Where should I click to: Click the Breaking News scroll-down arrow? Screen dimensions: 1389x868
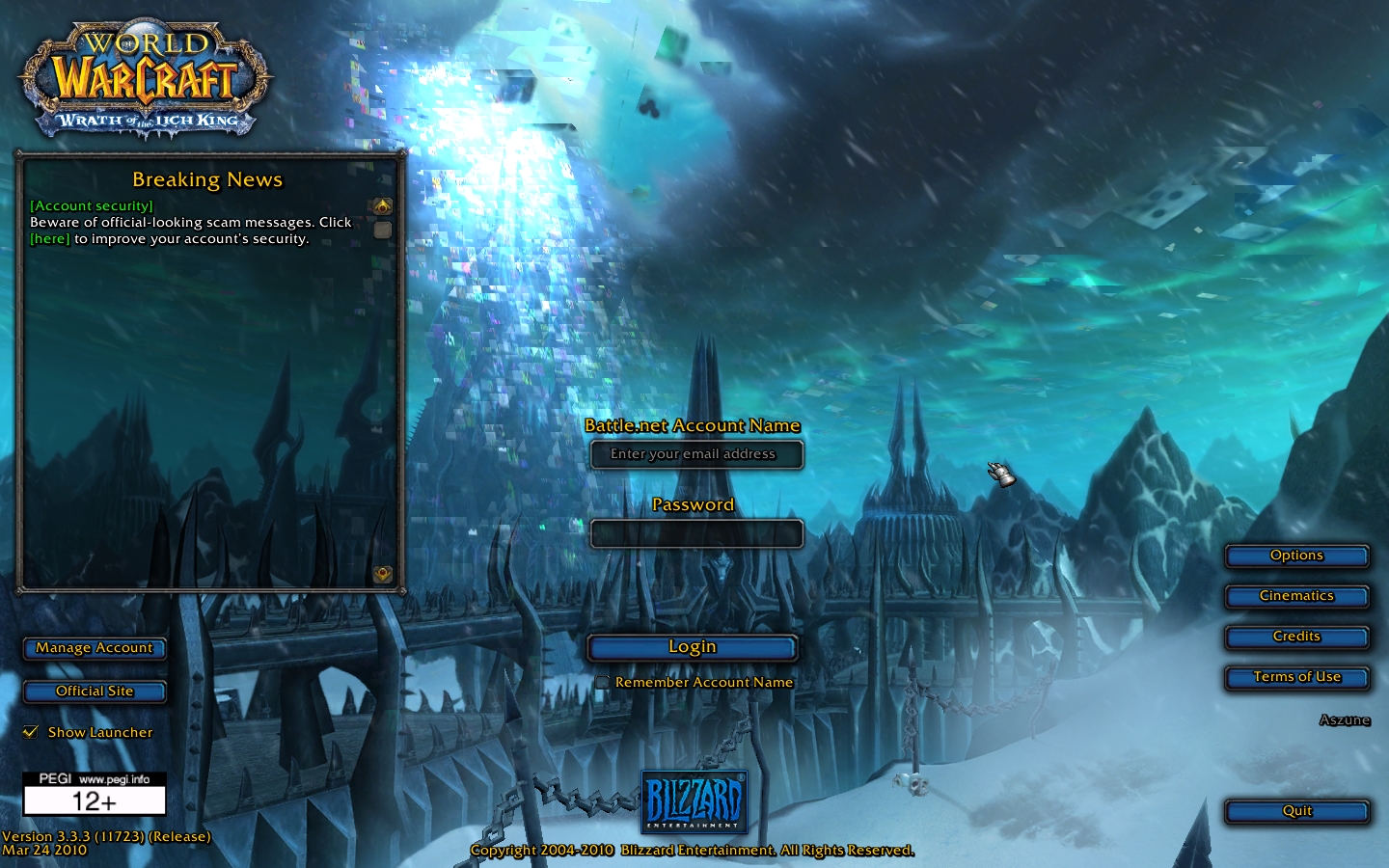[383, 575]
